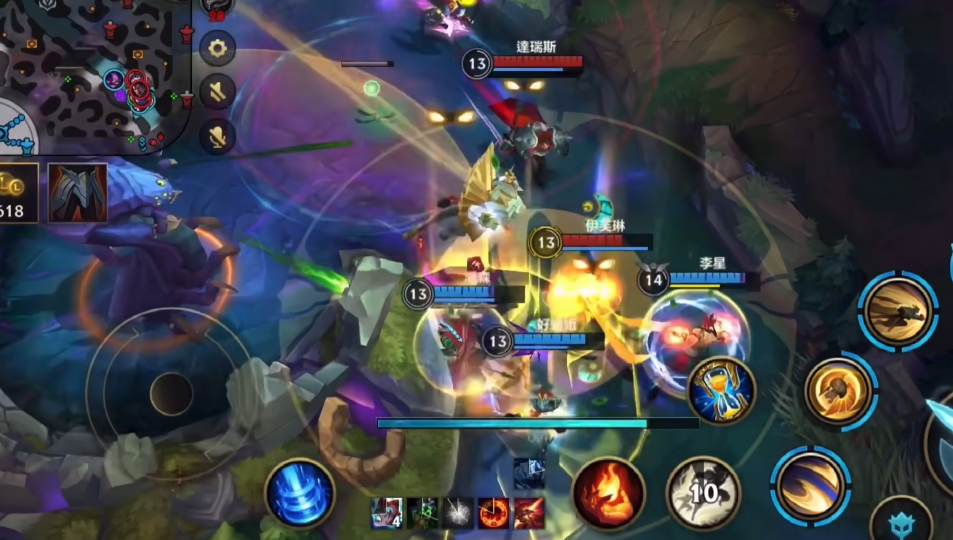953x540 pixels.
Task: Cast the top golden dash ability
Action: [x=899, y=311]
